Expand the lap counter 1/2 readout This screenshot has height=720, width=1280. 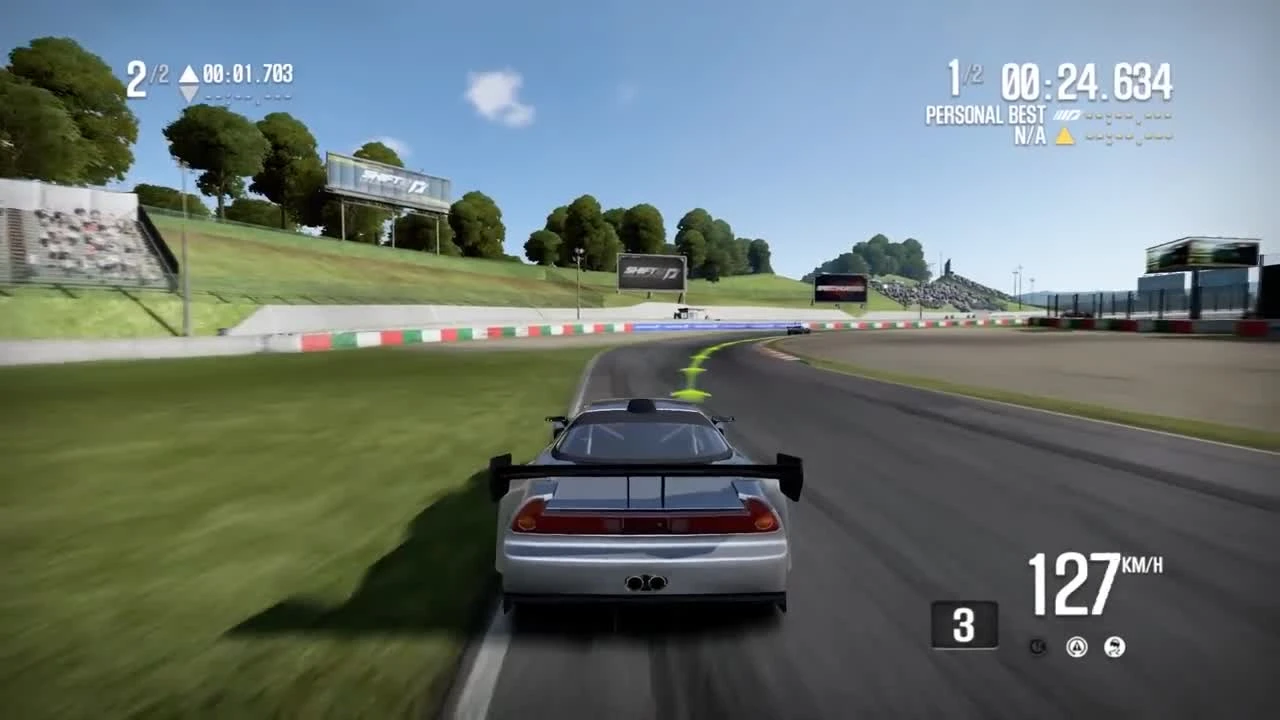[x=962, y=75]
